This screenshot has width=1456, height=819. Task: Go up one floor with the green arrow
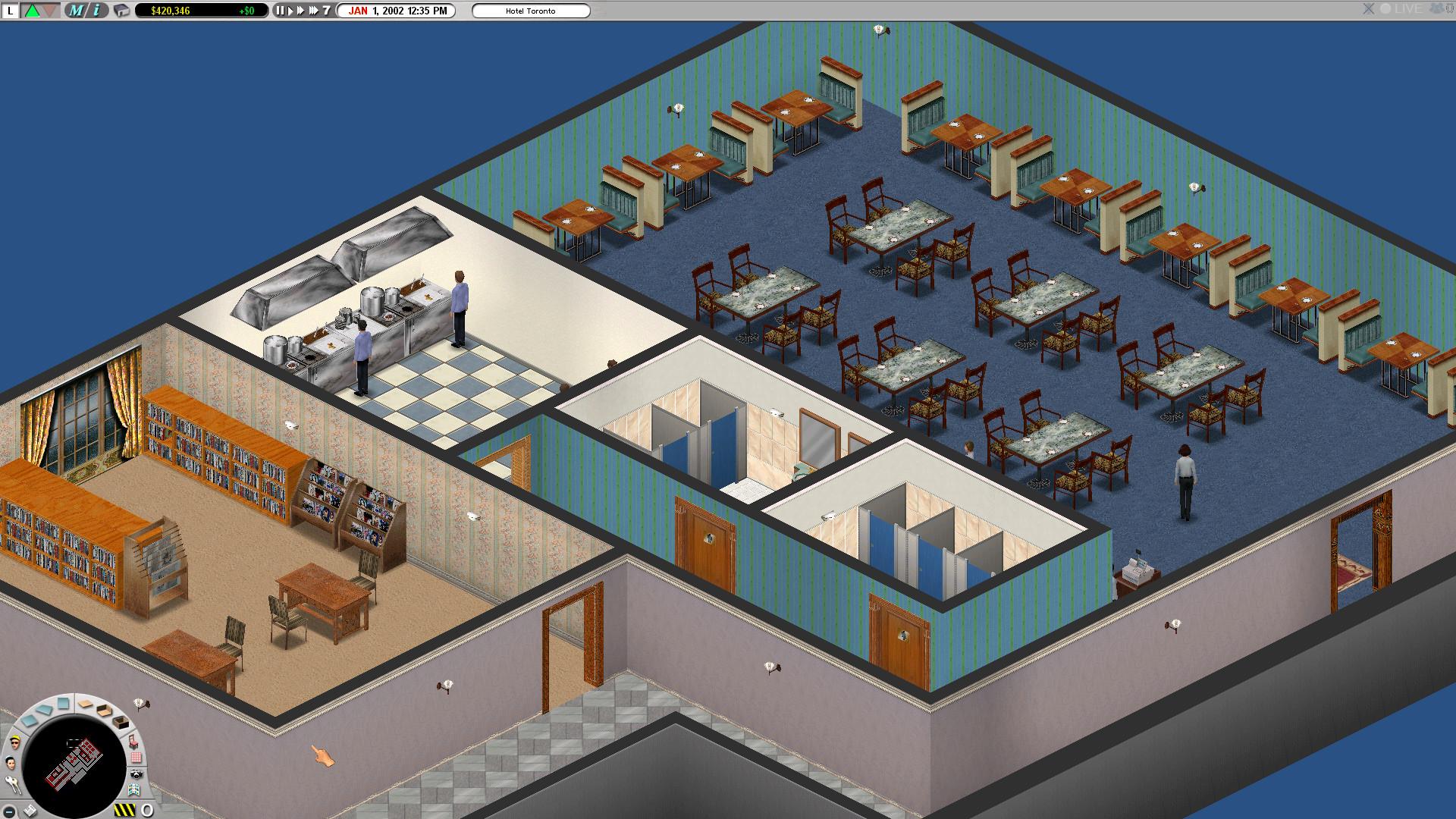[33, 11]
